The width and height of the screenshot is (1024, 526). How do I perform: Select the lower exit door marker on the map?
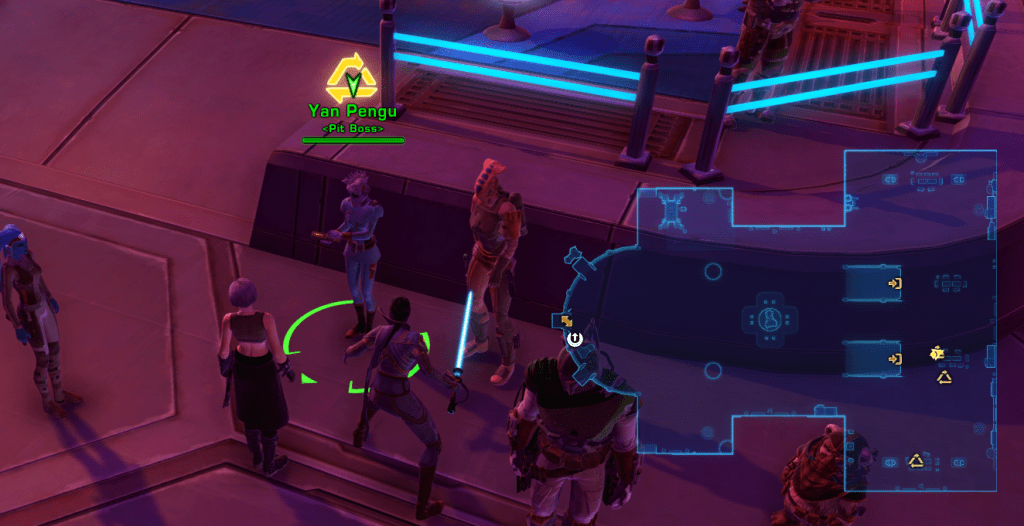coord(894,358)
